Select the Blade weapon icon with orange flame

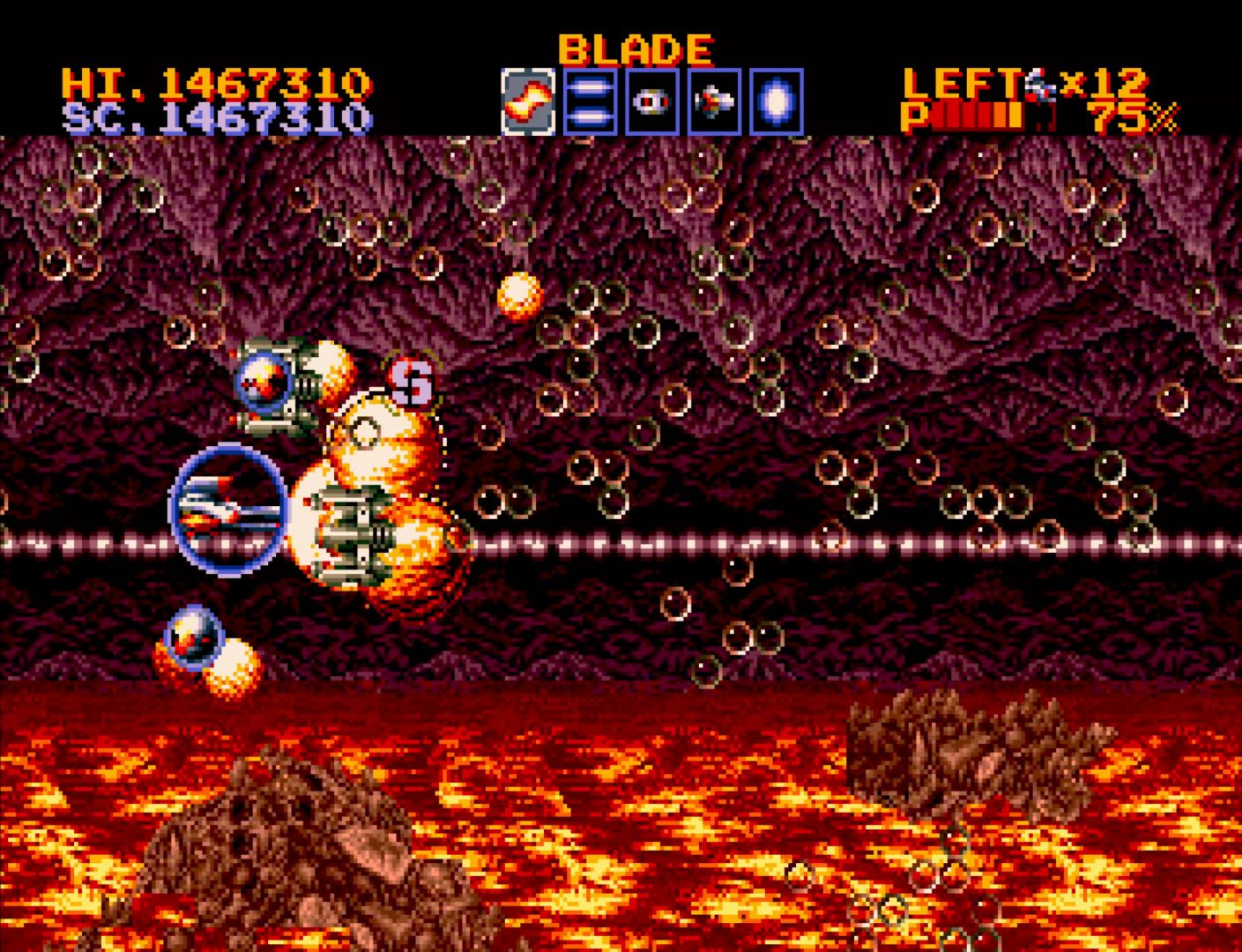tap(528, 101)
